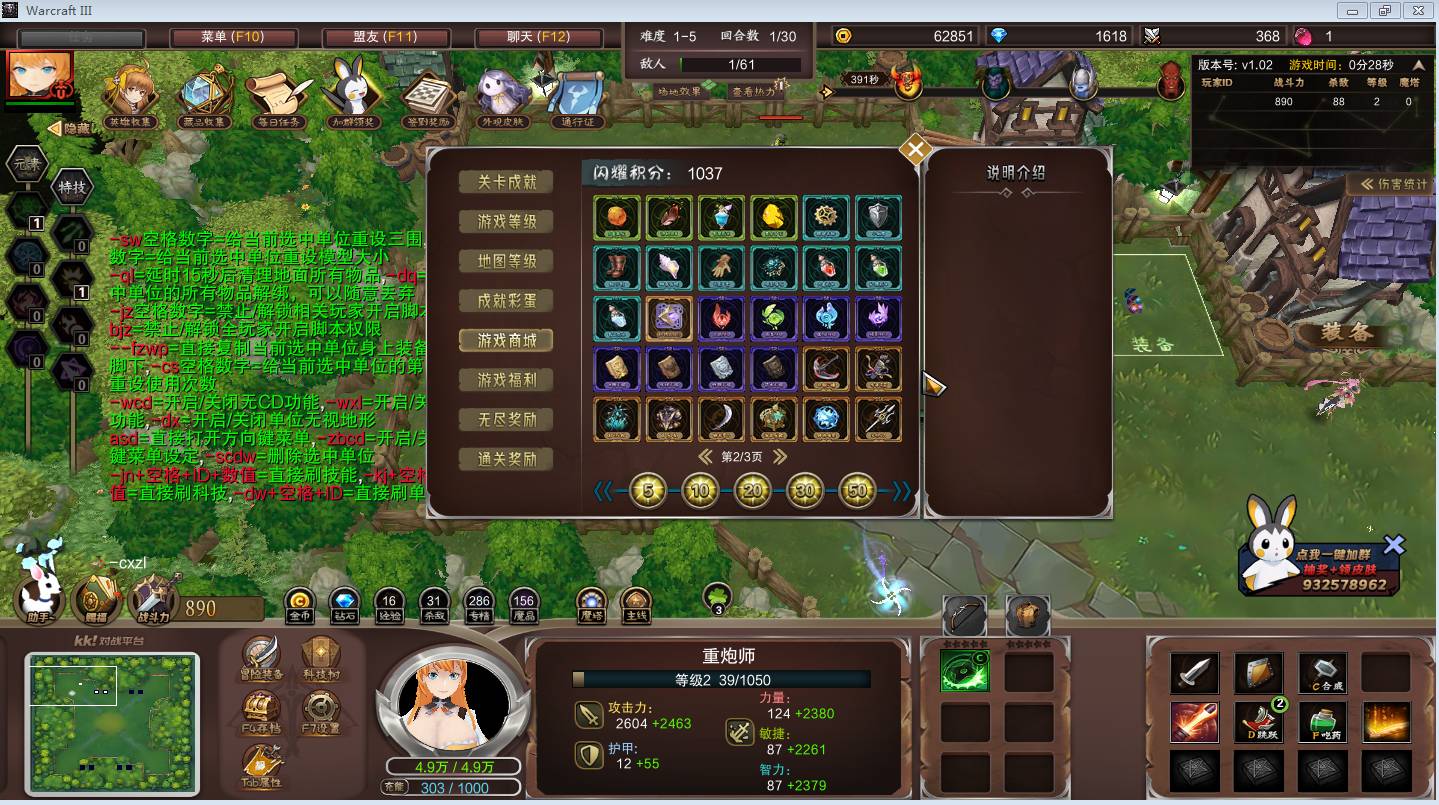Go to the next shop page arrow

780,457
